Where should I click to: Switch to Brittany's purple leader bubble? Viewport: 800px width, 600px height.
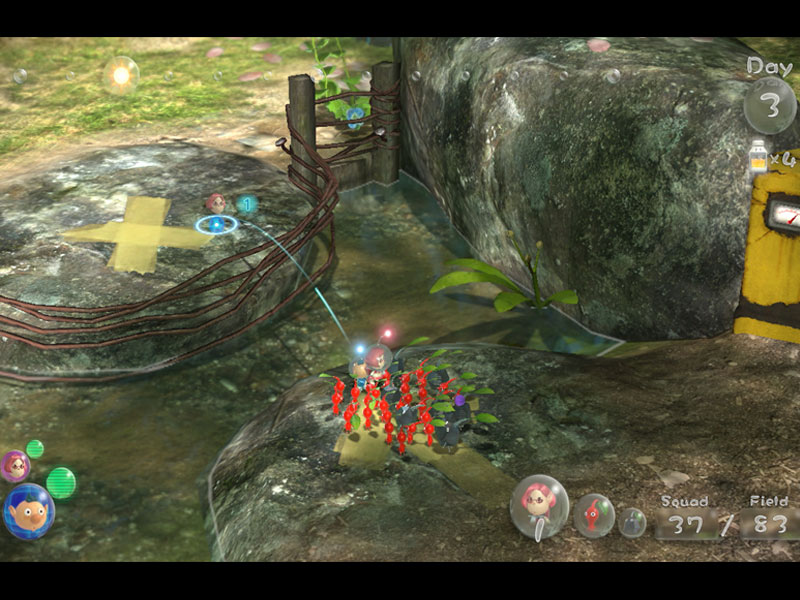pyautogui.click(x=15, y=465)
